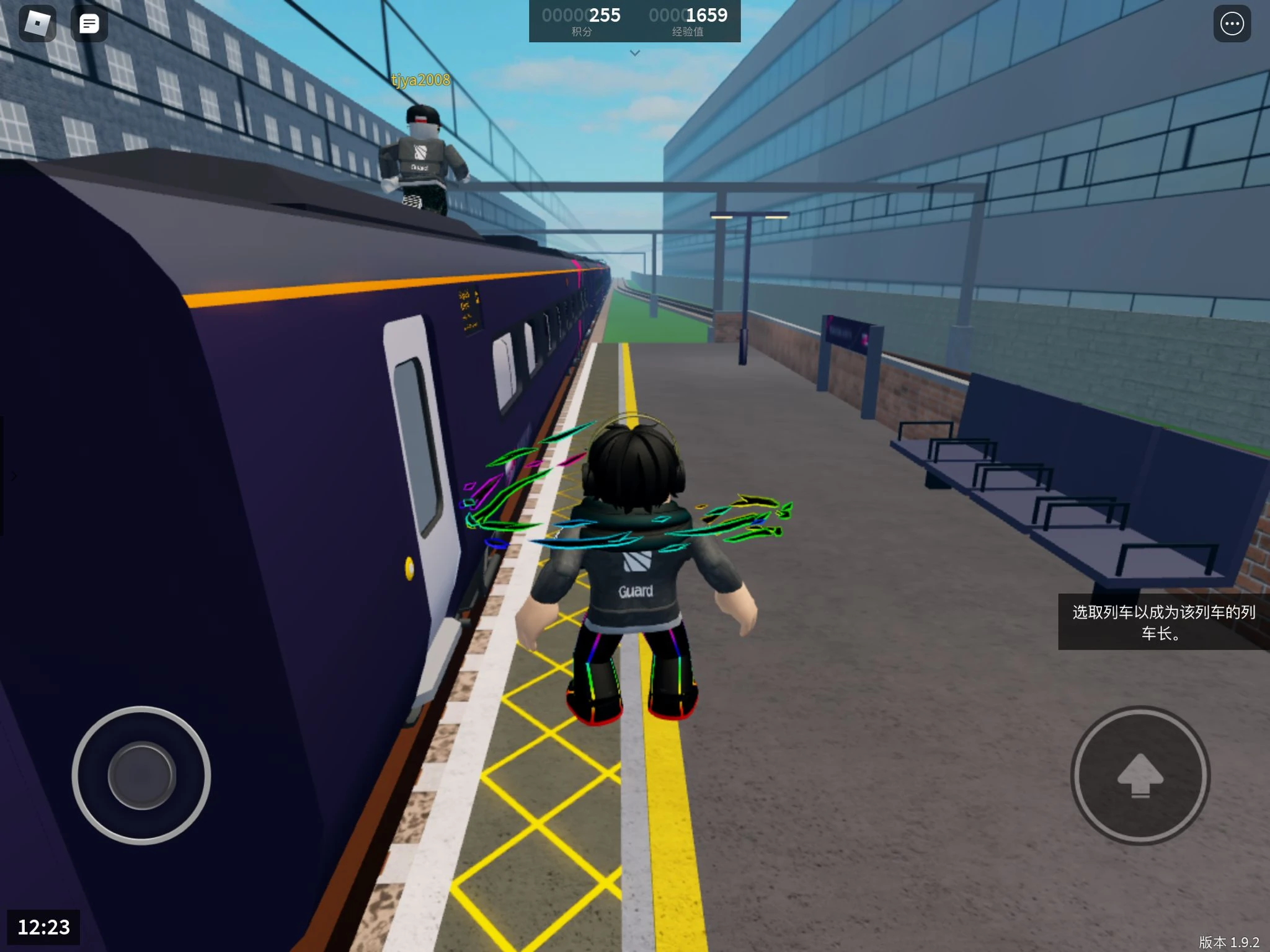
Task: Open the in-game chat
Action: [89, 24]
